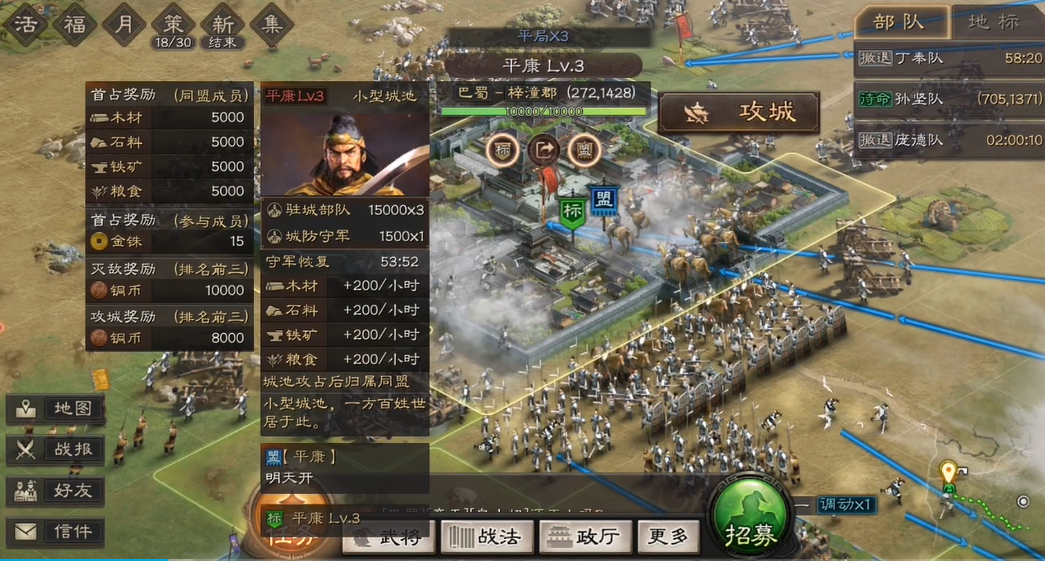Select the 庞德队 troop row
This screenshot has width=1045, height=562.
click(x=948, y=140)
